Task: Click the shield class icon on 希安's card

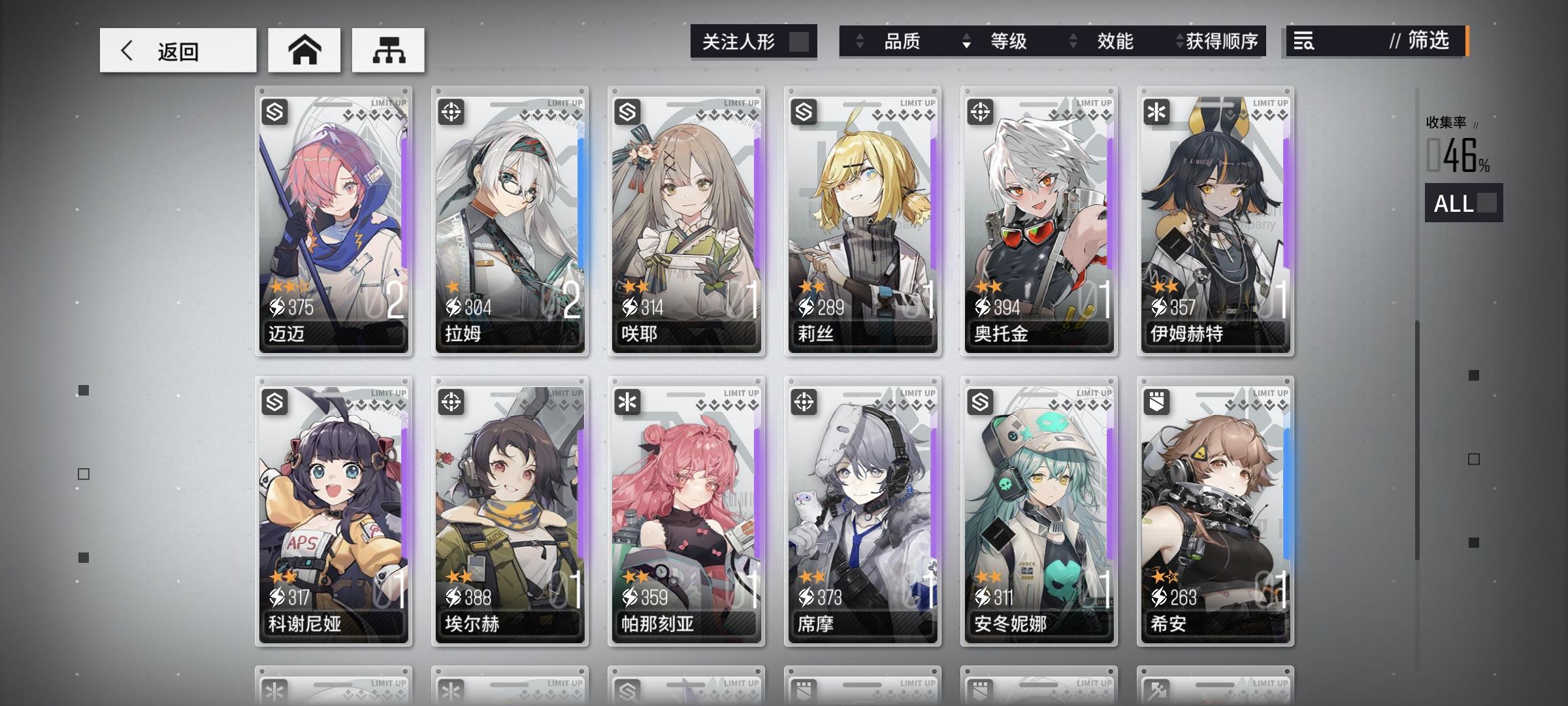Action: point(1159,403)
